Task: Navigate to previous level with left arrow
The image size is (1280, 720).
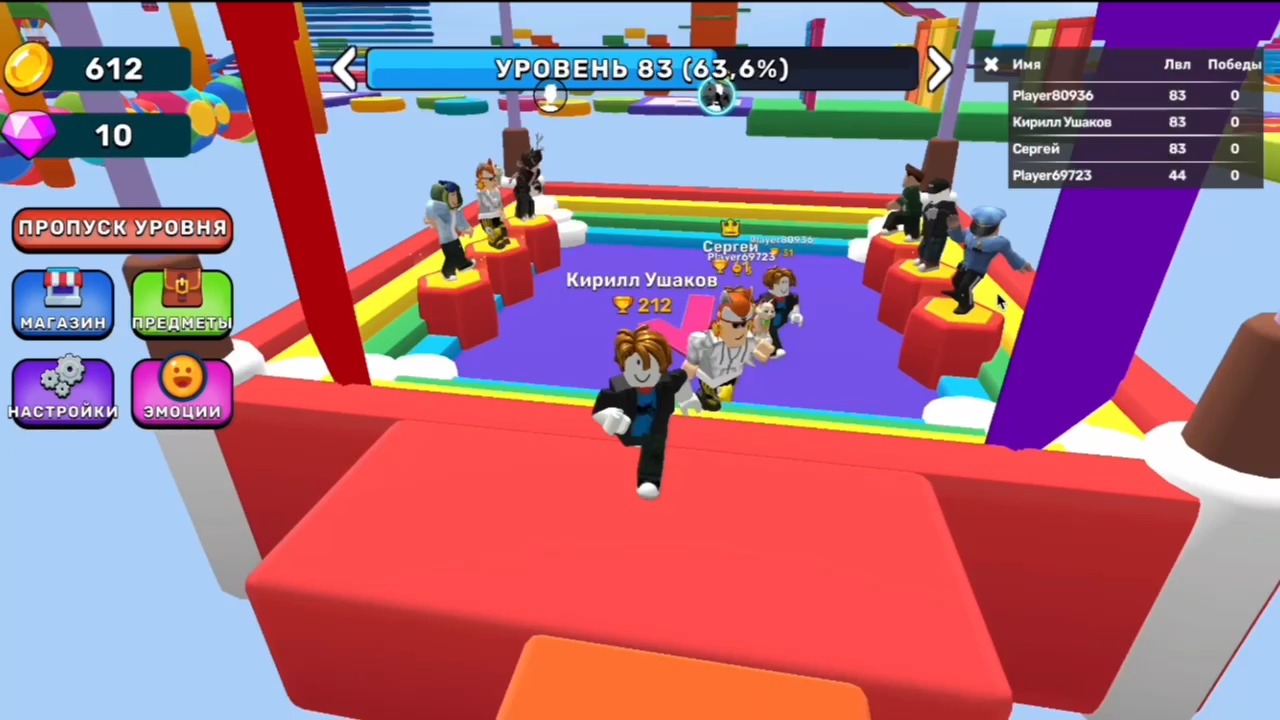Action: (x=345, y=68)
